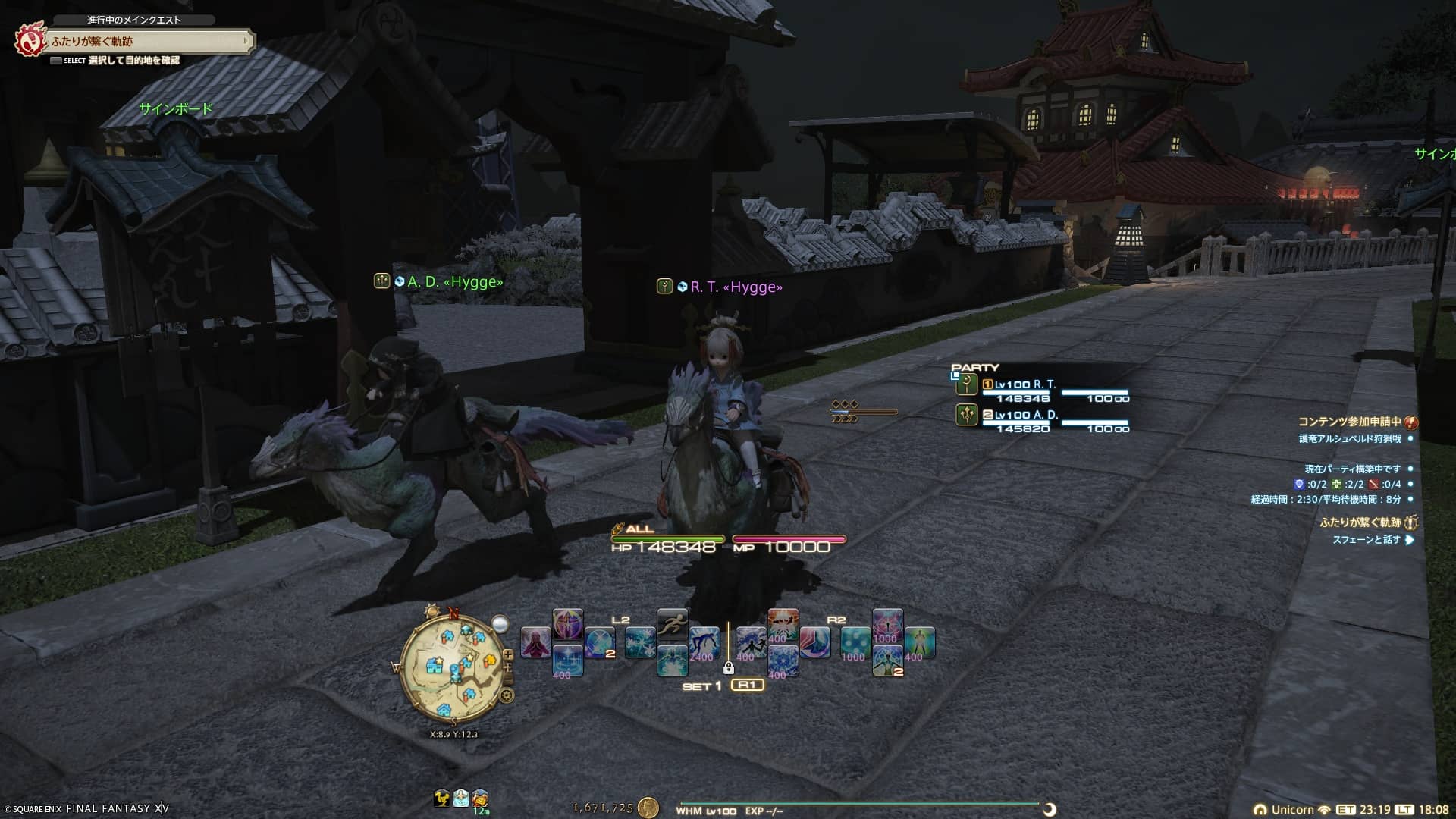Select the fountain ability costing 400 MP

567,661
